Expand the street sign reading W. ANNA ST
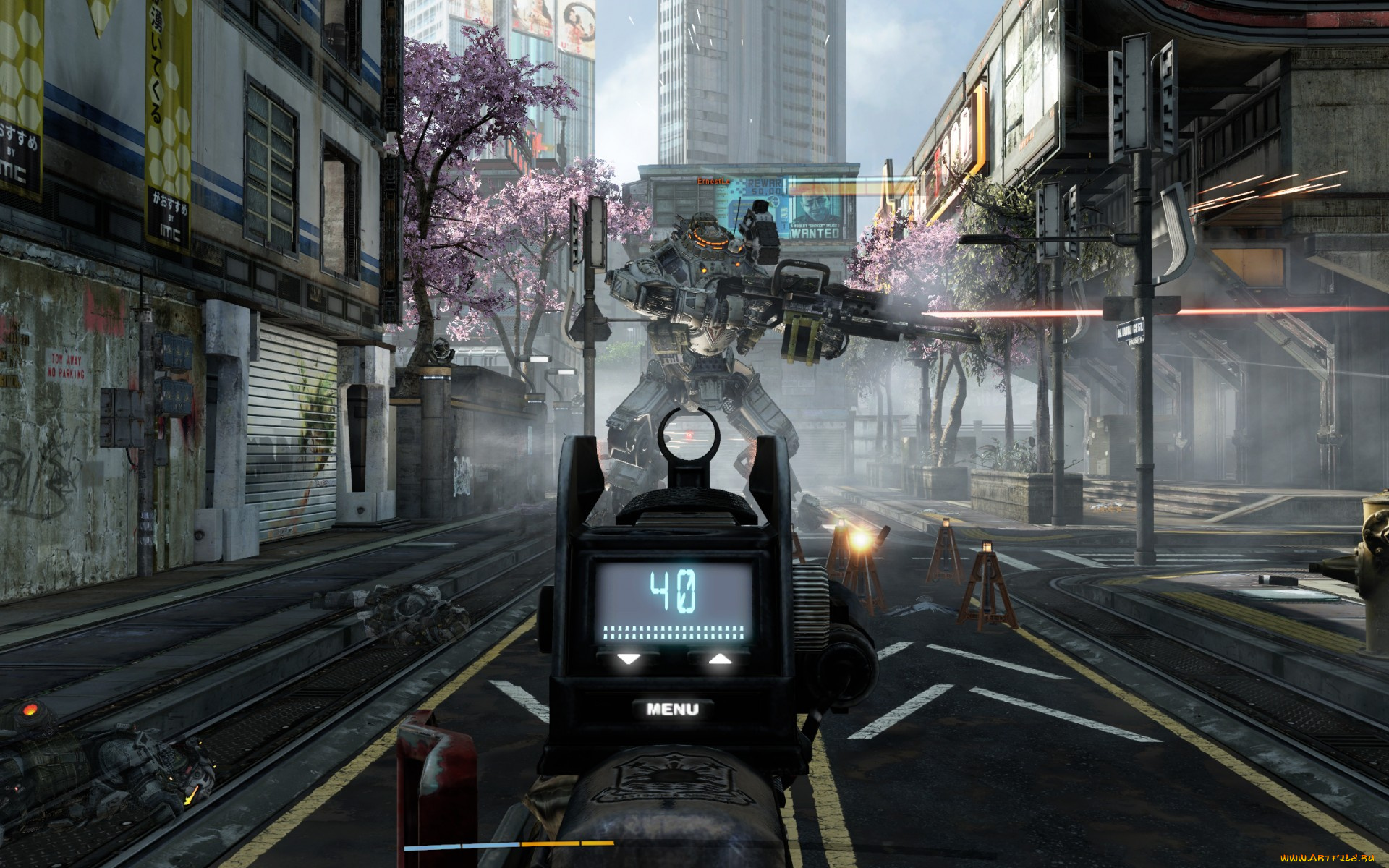Viewport: 1389px width, 868px height. (x=1131, y=330)
